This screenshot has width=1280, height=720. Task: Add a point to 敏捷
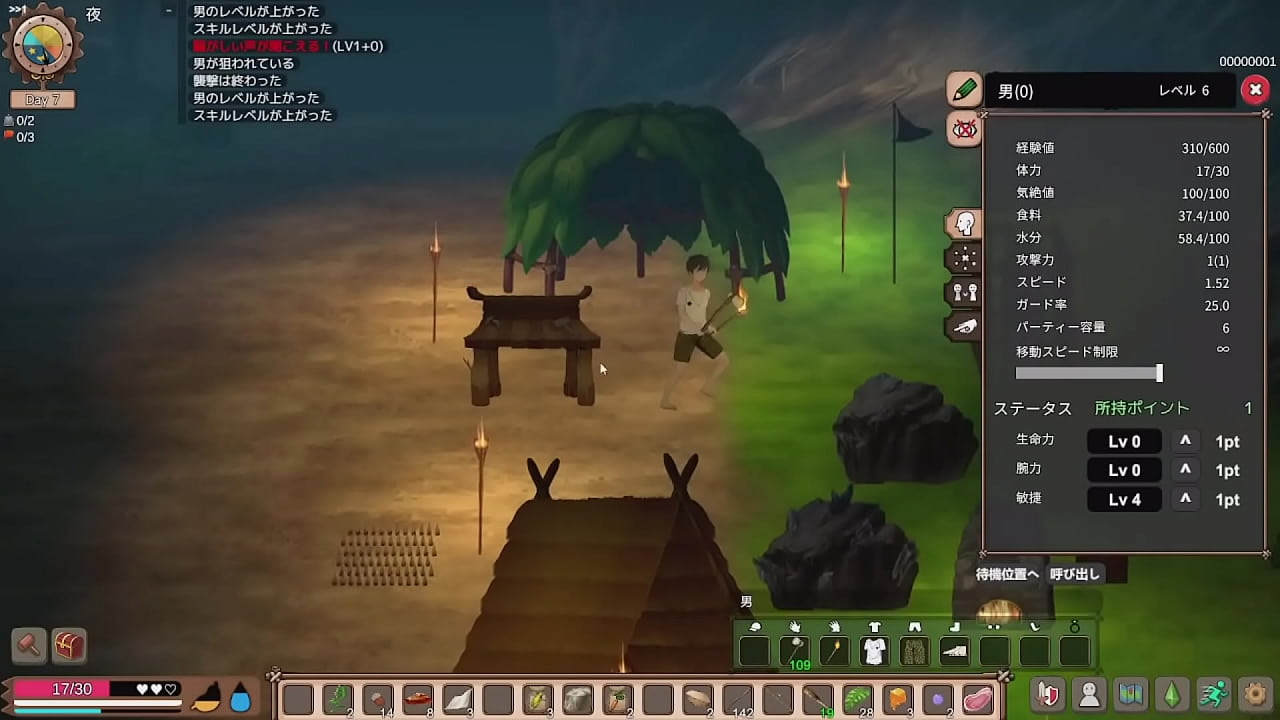click(x=1185, y=499)
